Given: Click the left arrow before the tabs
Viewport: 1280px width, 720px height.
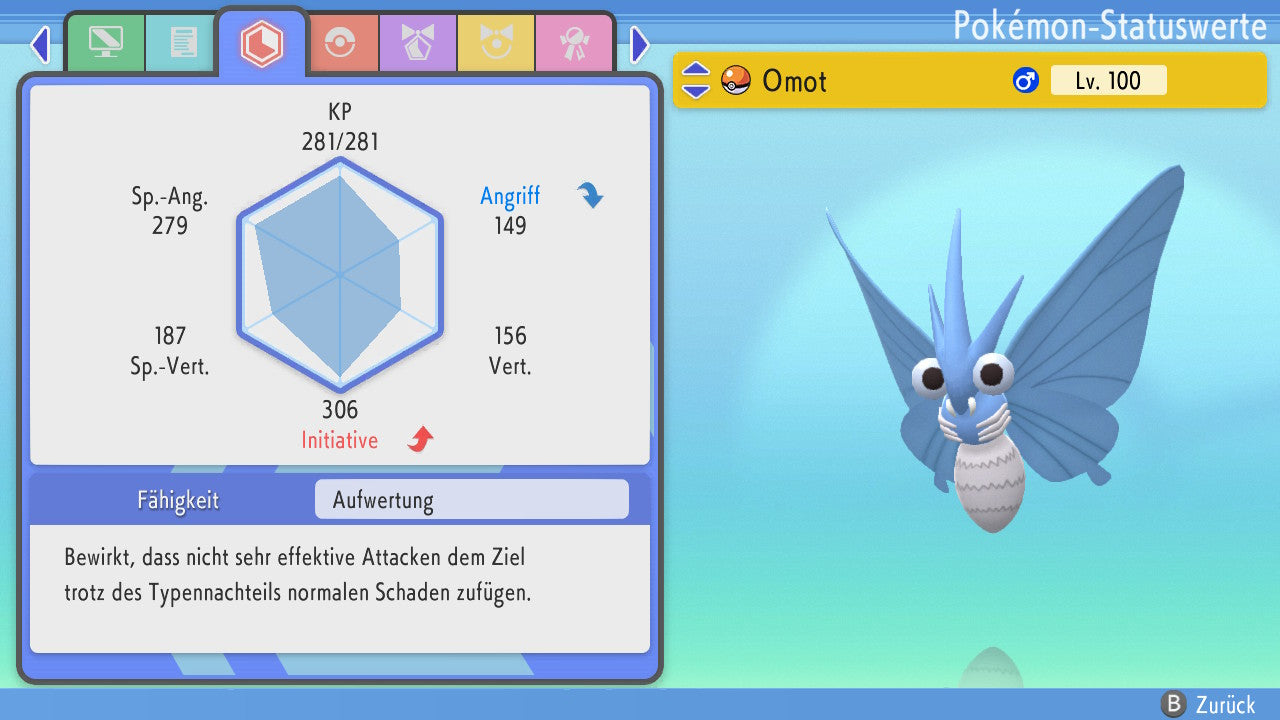Looking at the screenshot, I should click(40, 44).
